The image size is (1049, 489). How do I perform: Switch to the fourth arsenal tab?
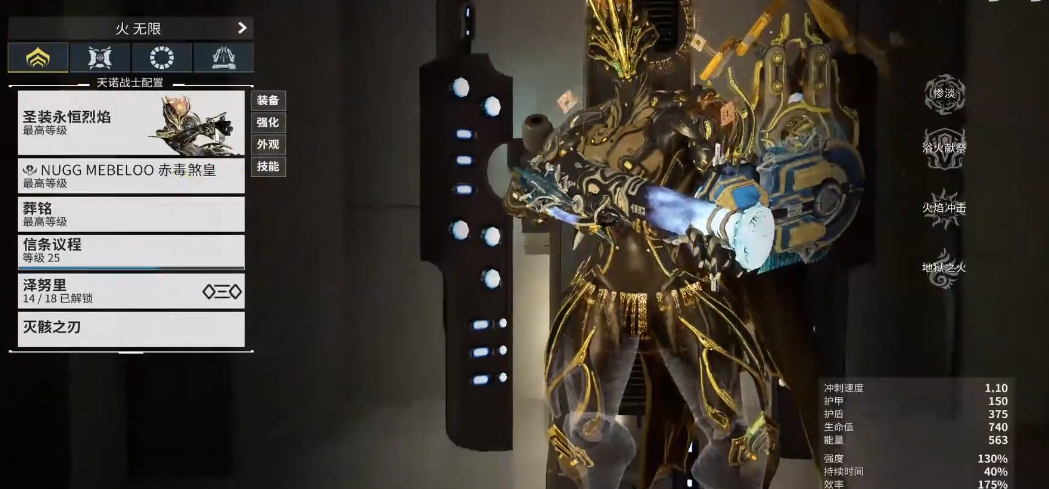[223, 58]
